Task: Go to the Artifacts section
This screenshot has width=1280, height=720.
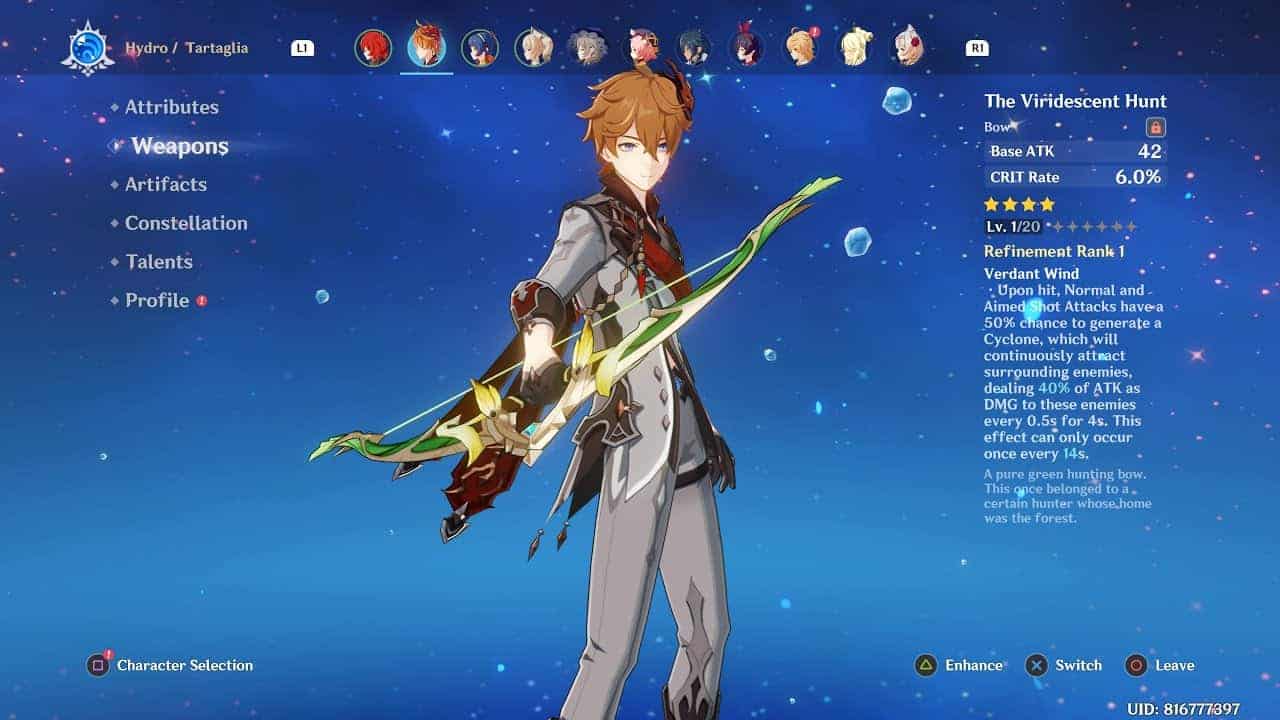Action: pyautogui.click(x=165, y=184)
